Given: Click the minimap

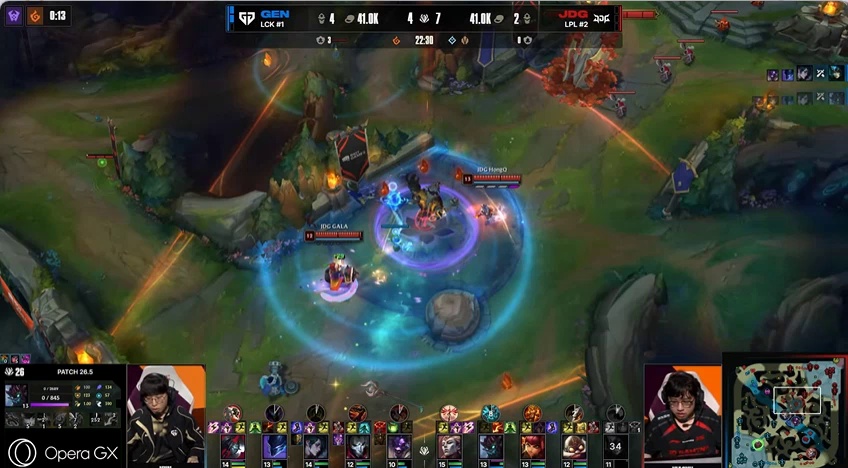Looking at the screenshot, I should 785,411.
